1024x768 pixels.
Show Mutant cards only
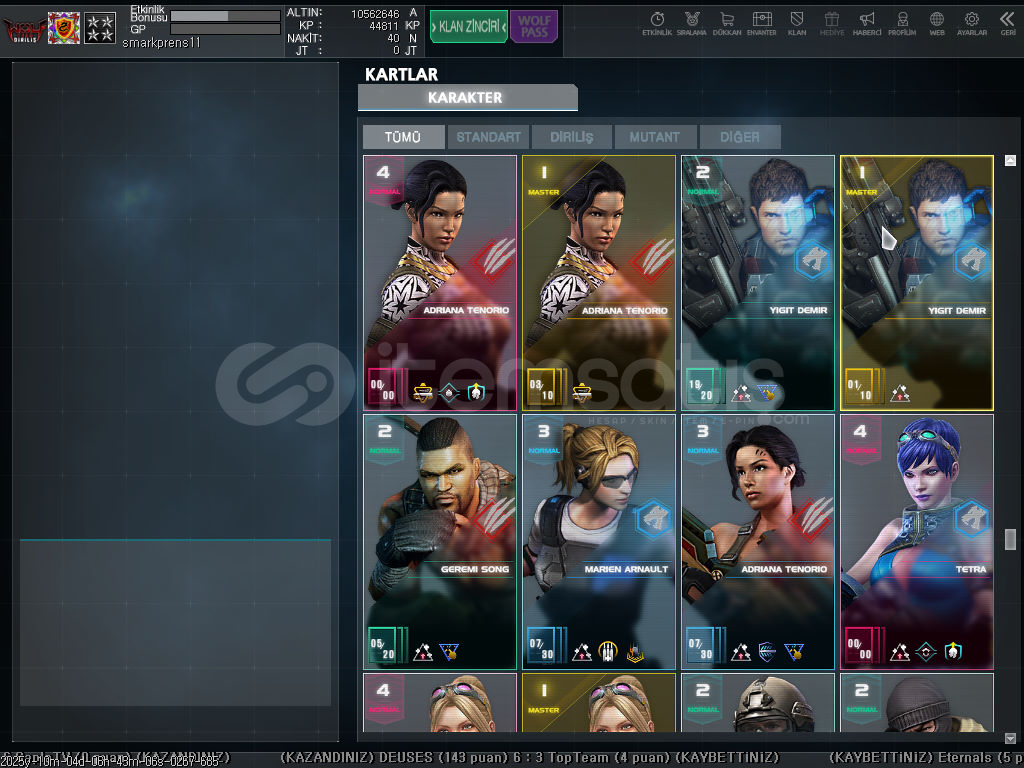click(x=654, y=137)
